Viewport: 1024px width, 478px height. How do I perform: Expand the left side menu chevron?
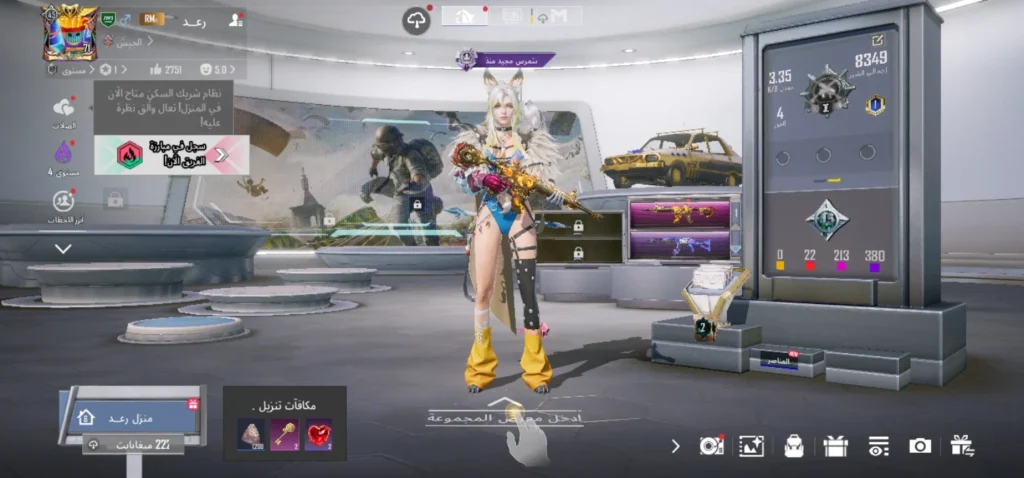[x=64, y=248]
